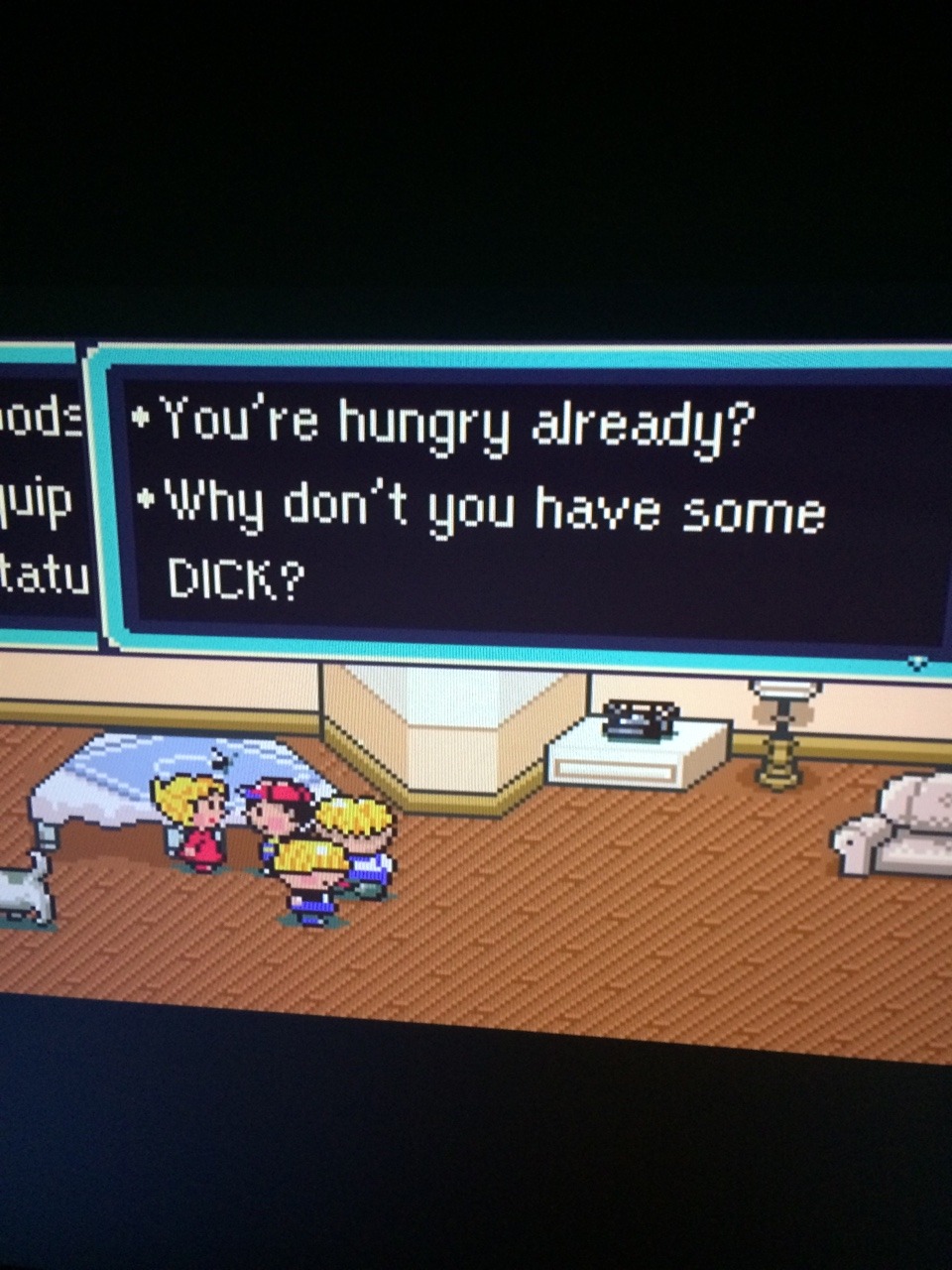Screen dimensions: 952x1270
Task: Select the Equip command
Action: pos(38,502)
